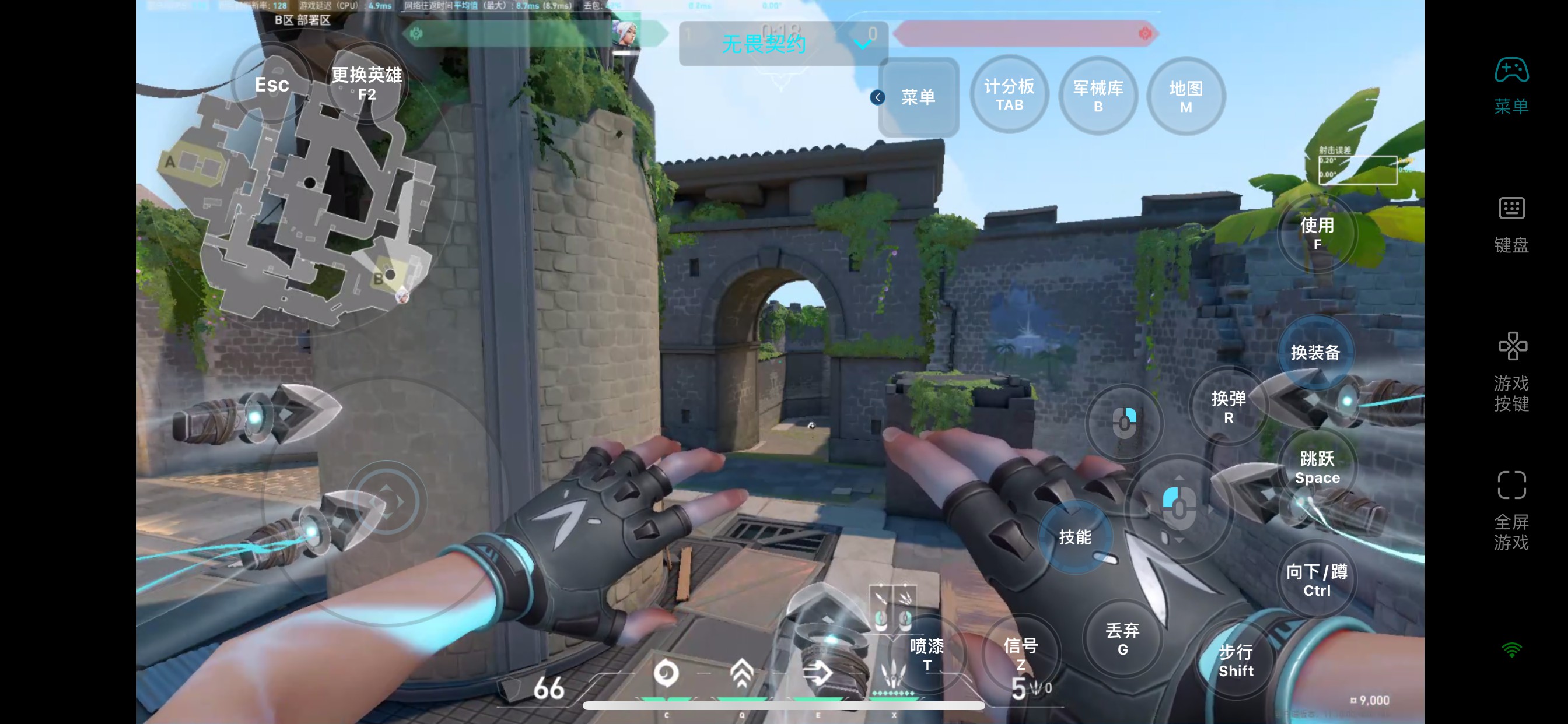Tap the 丢弃 G drop button
1568x724 pixels.
pos(1122,638)
